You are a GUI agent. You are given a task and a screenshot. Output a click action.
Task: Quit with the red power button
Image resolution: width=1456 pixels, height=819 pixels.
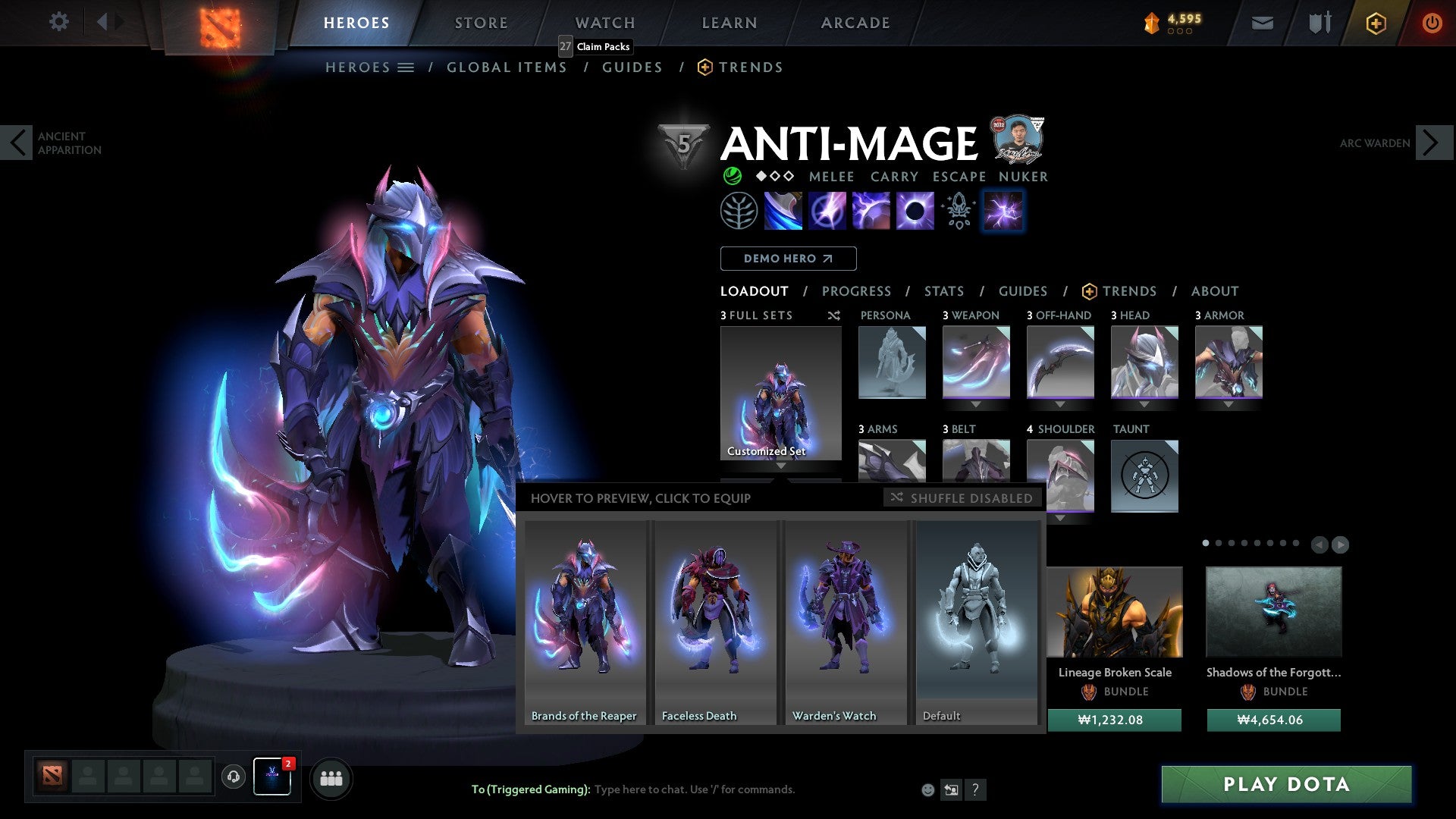pyautogui.click(x=1432, y=23)
